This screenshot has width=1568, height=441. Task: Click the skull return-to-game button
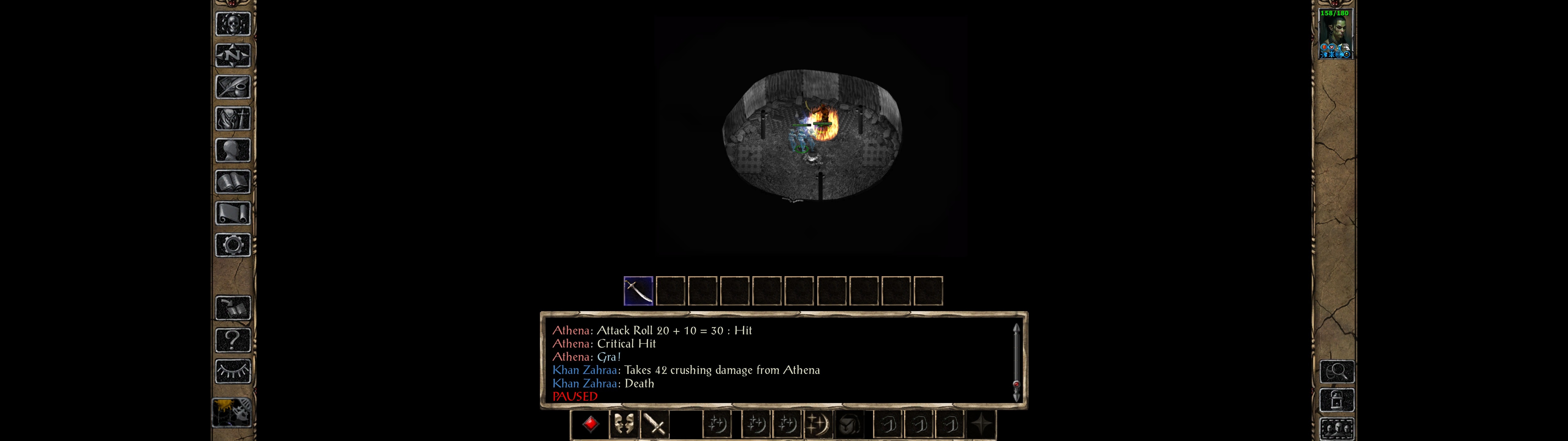click(x=232, y=24)
